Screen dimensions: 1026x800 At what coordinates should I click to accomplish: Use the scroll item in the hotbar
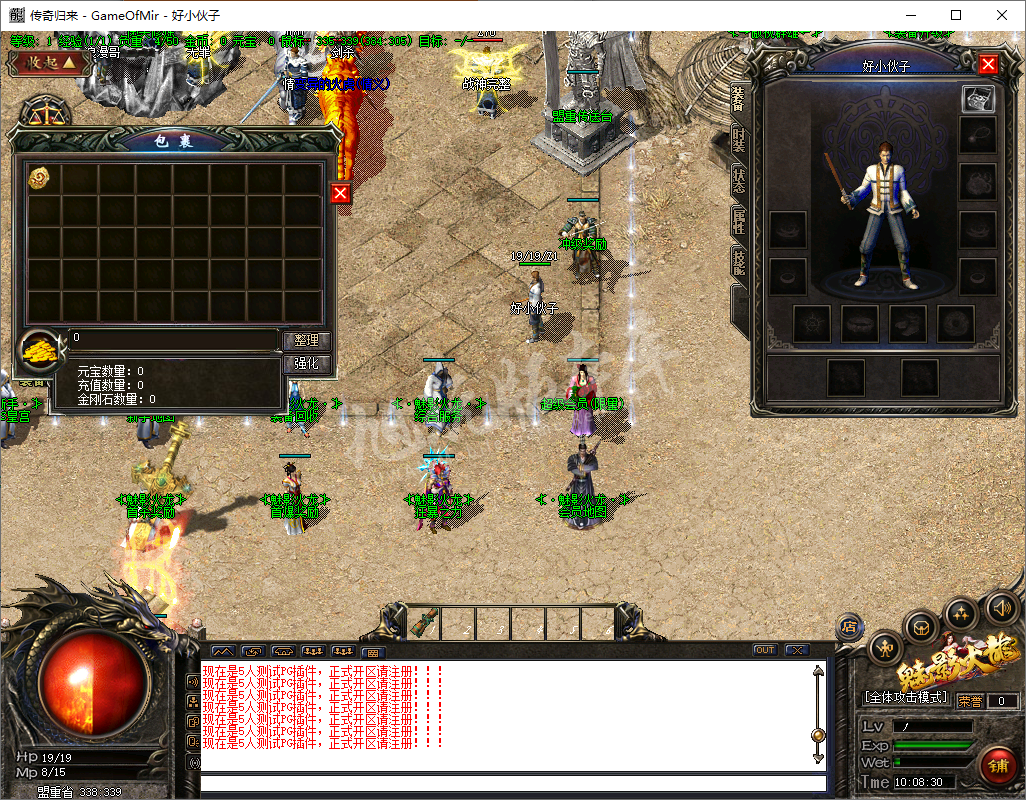tap(423, 622)
